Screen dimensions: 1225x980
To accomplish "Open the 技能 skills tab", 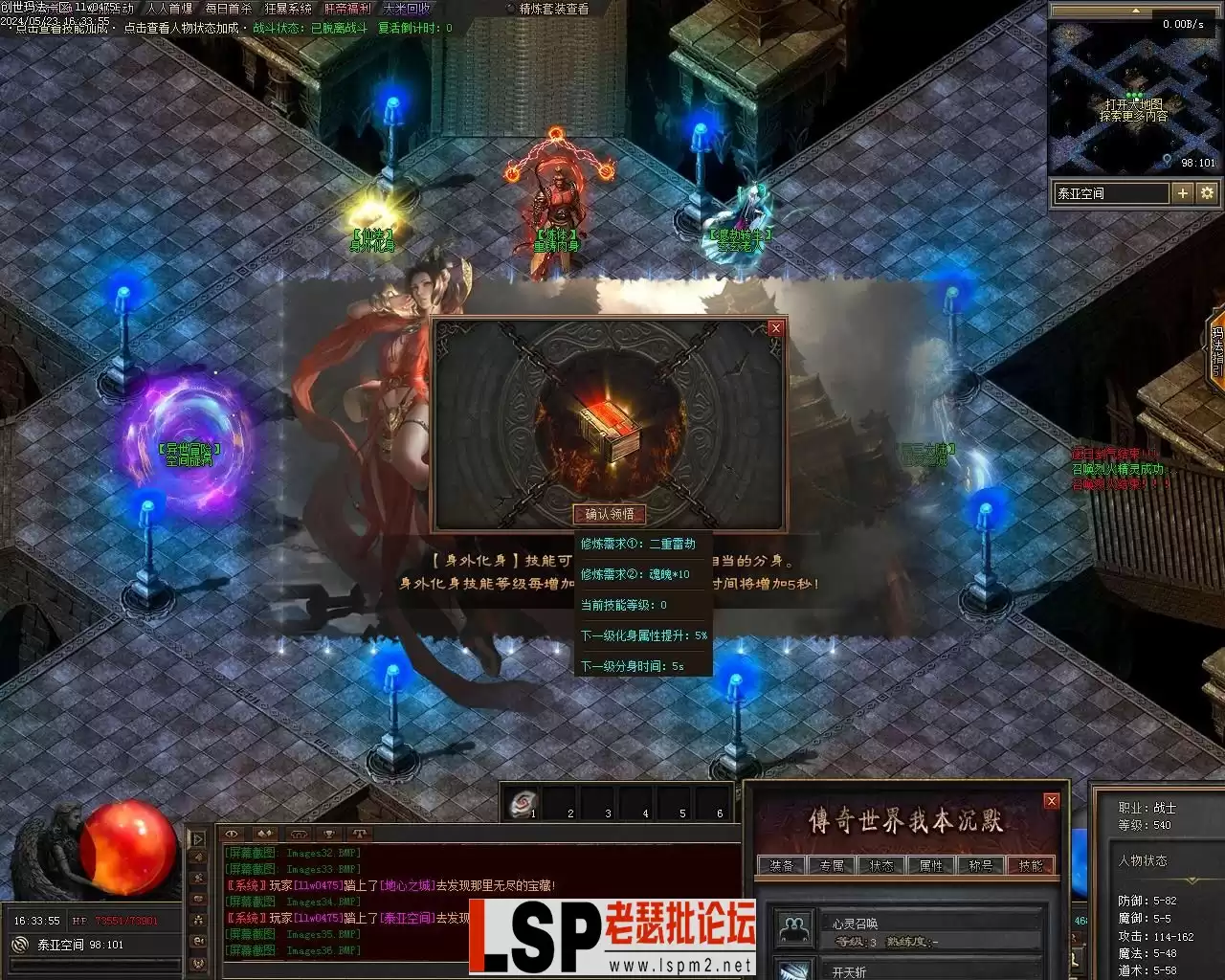I will pyautogui.click(x=1031, y=865).
